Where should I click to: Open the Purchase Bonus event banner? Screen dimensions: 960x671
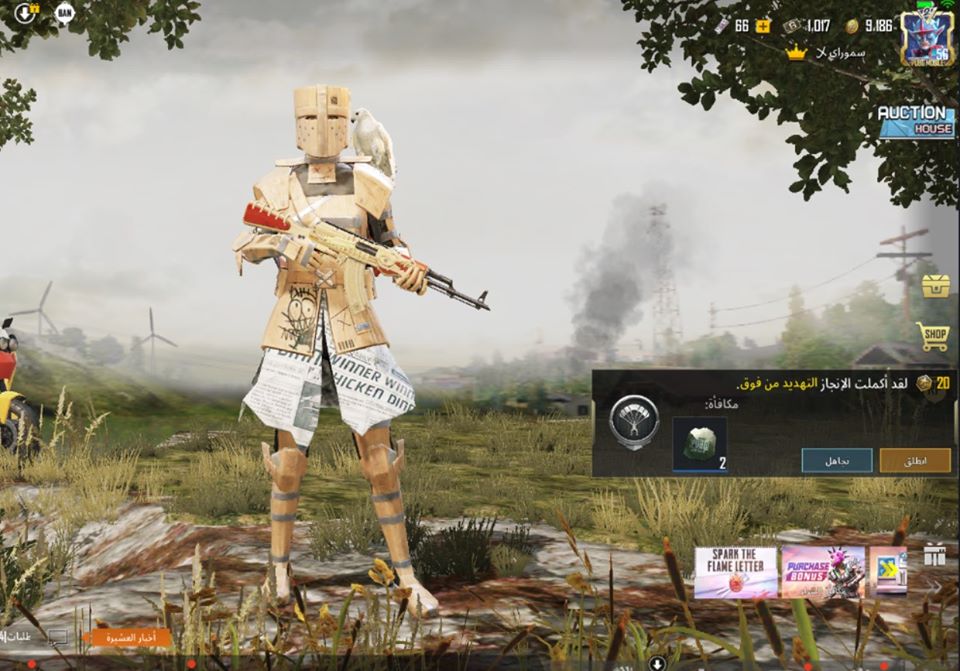point(822,572)
